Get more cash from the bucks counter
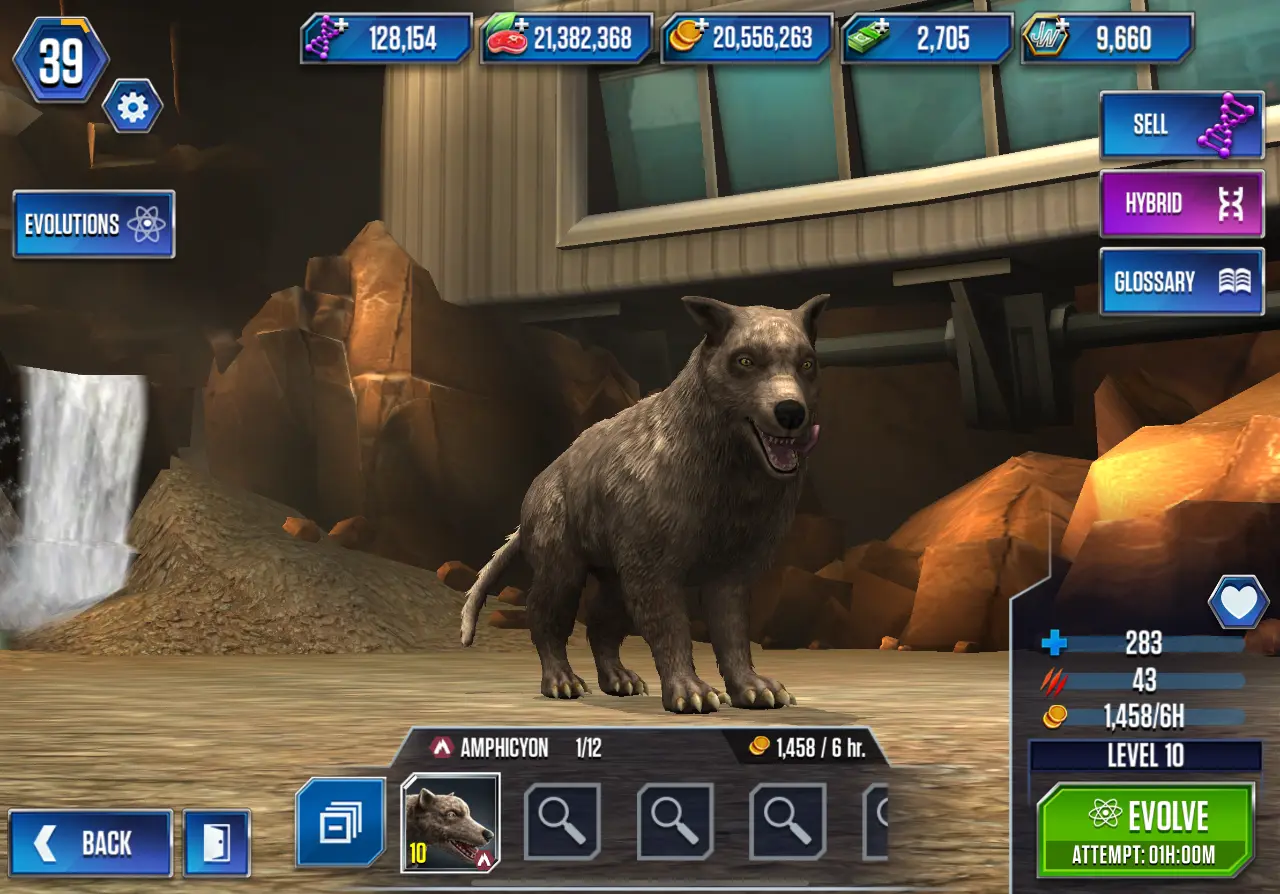1280x894 pixels. (927, 39)
